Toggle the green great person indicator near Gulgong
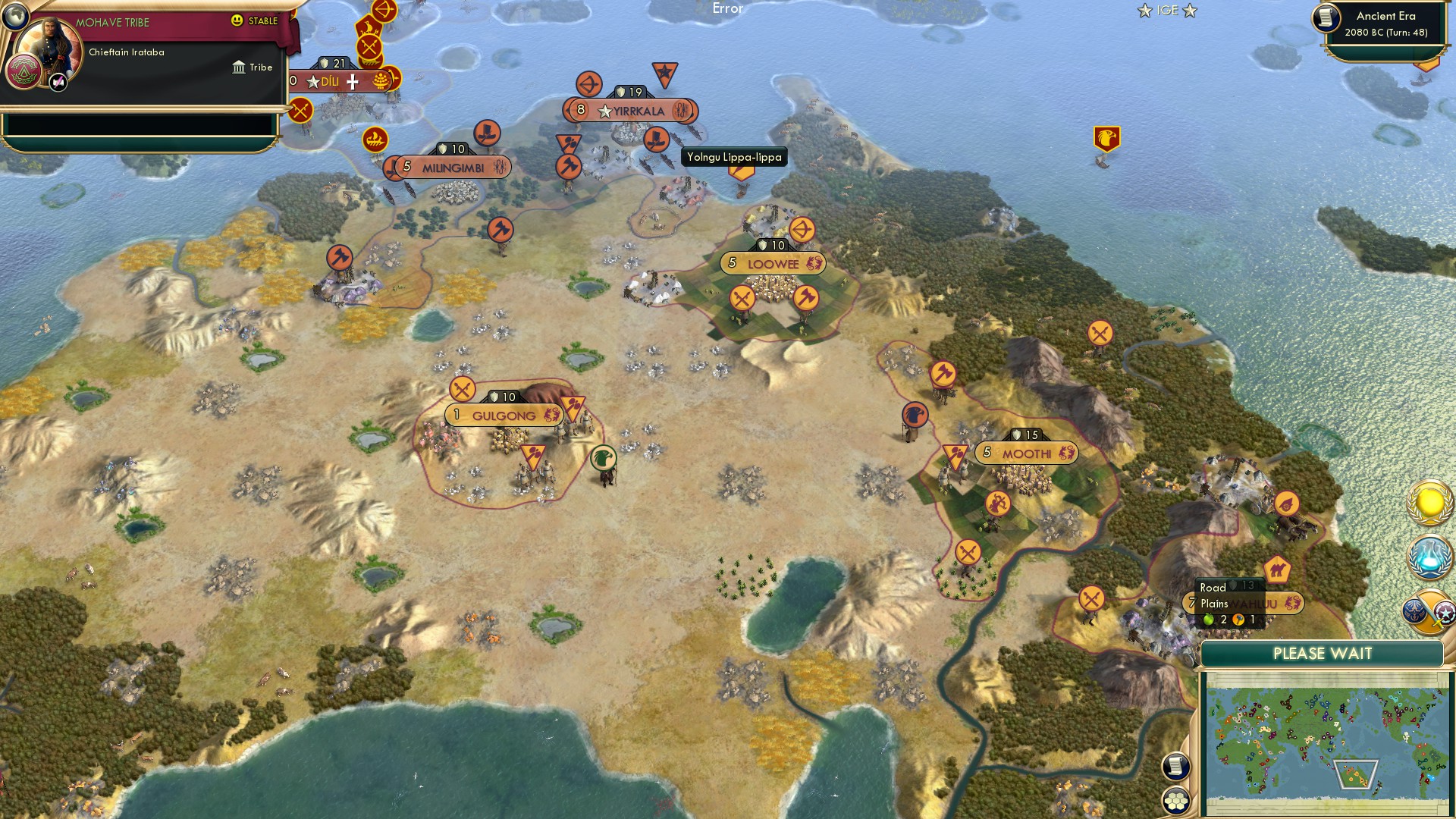 (603, 457)
